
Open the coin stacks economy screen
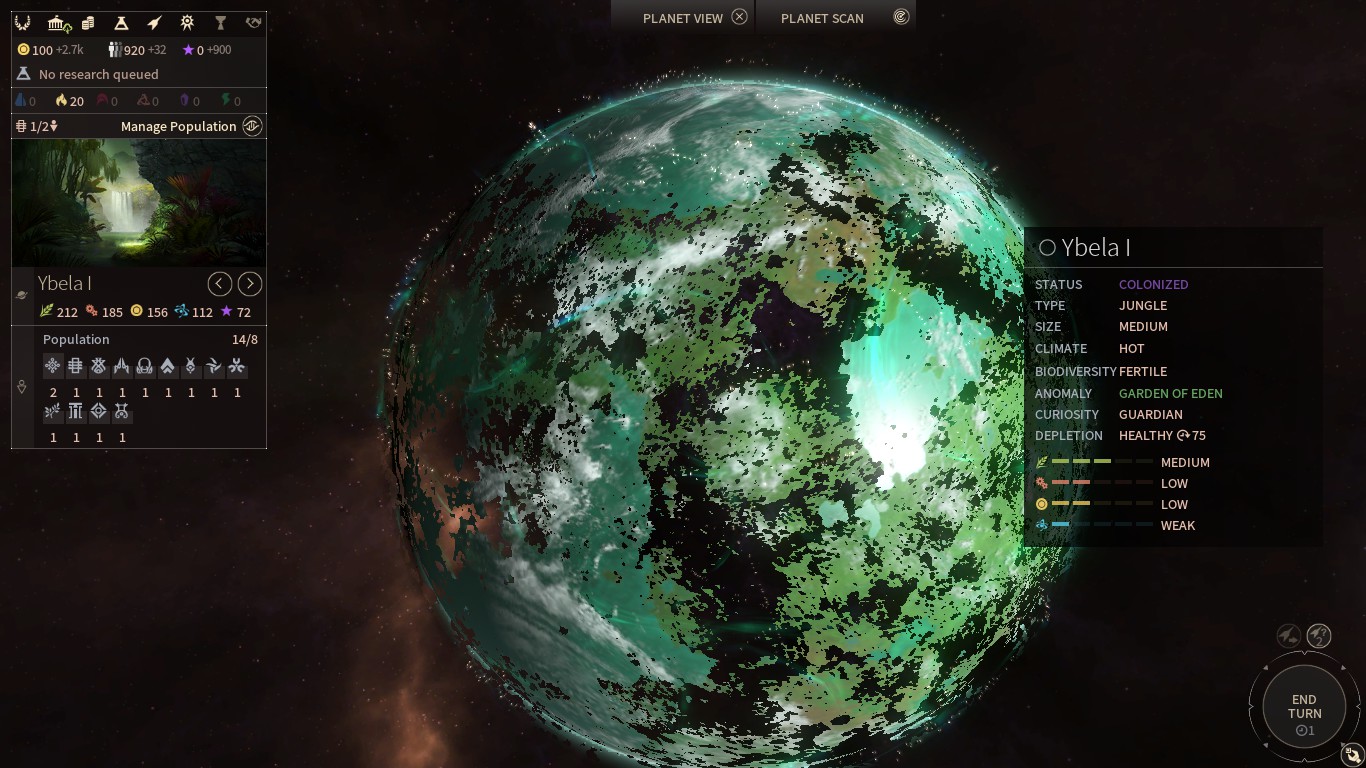tap(88, 22)
